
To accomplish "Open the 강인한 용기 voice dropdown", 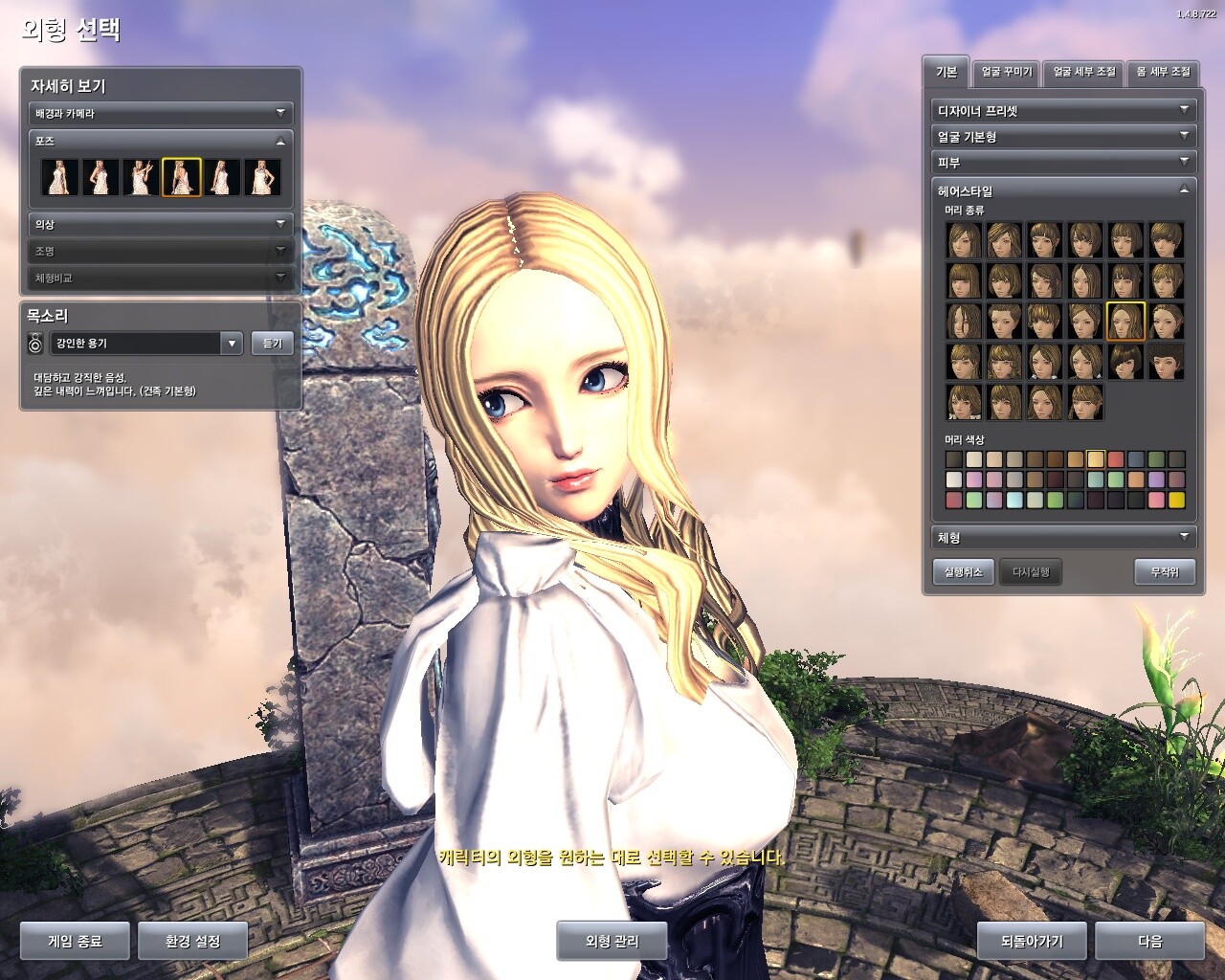I will point(231,343).
